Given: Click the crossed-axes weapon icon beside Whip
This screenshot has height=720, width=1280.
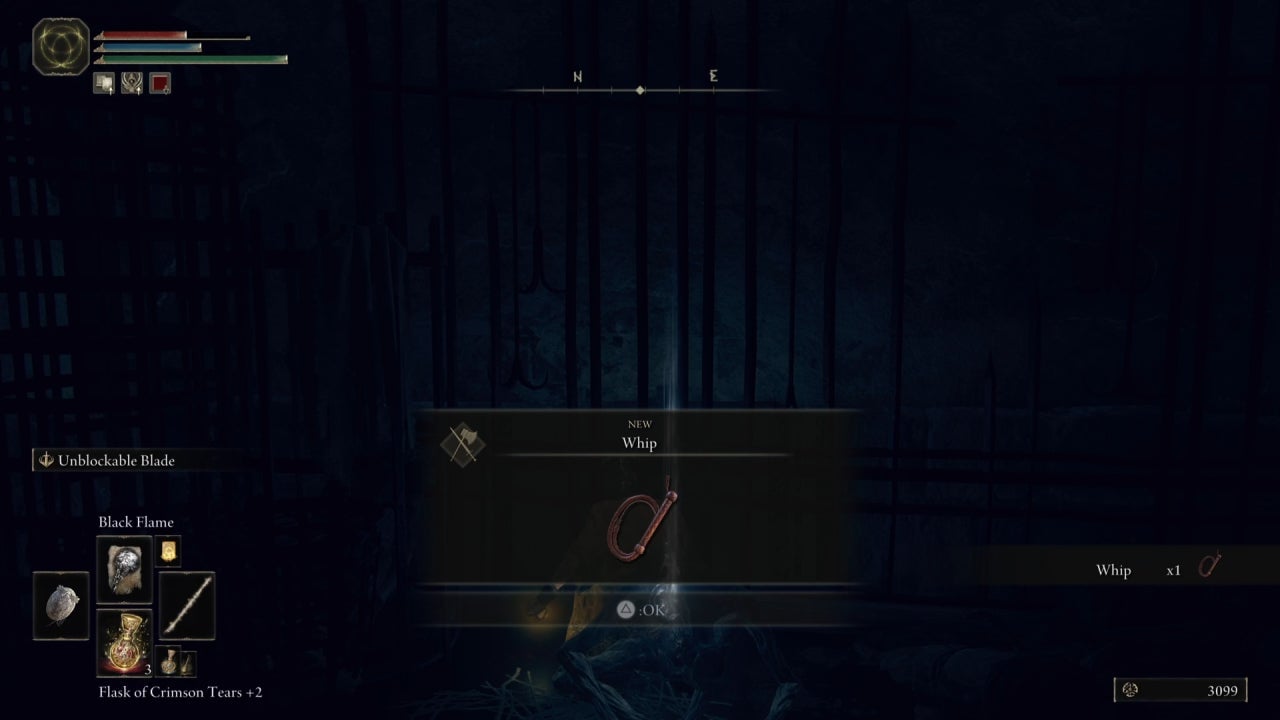Looking at the screenshot, I should tap(464, 444).
